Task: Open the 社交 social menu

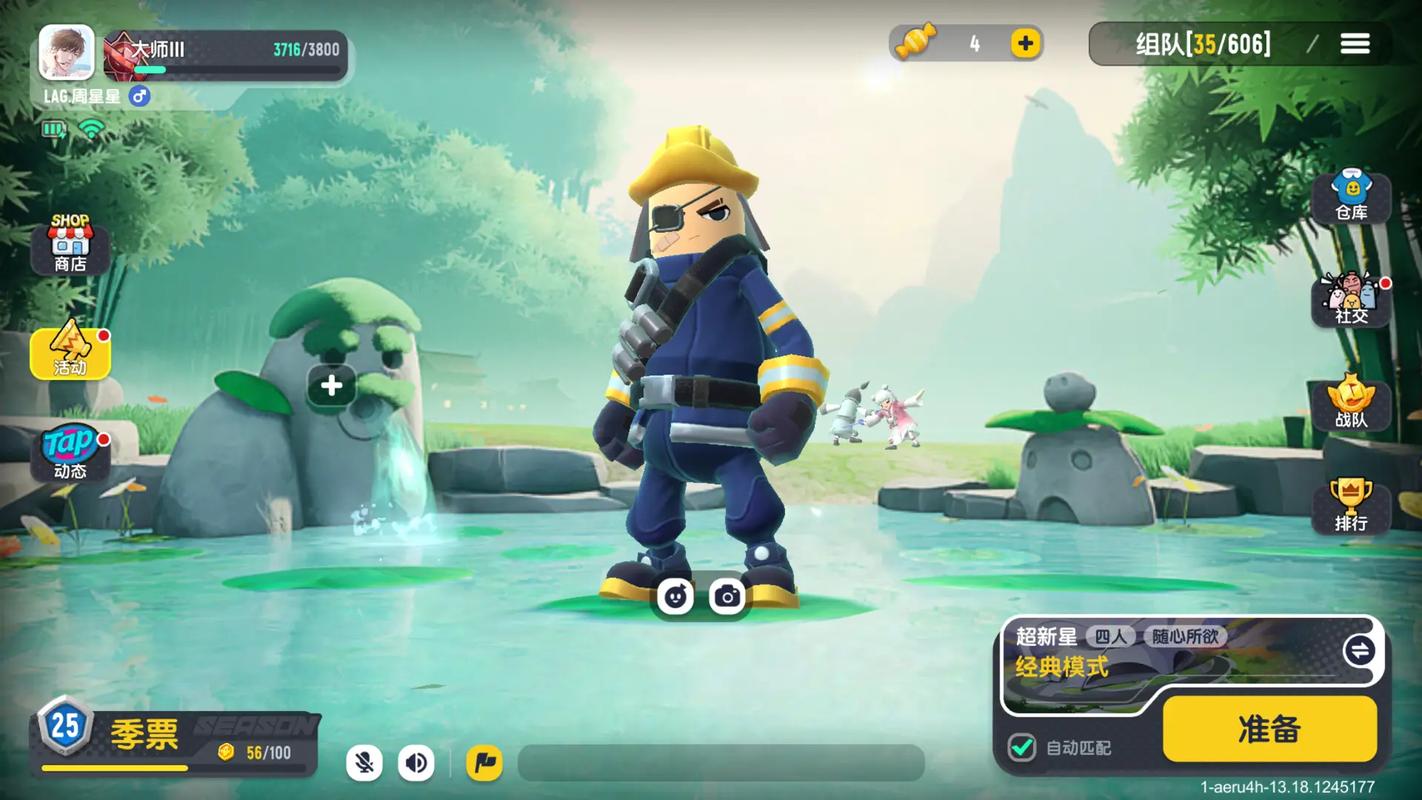Action: [1351, 299]
